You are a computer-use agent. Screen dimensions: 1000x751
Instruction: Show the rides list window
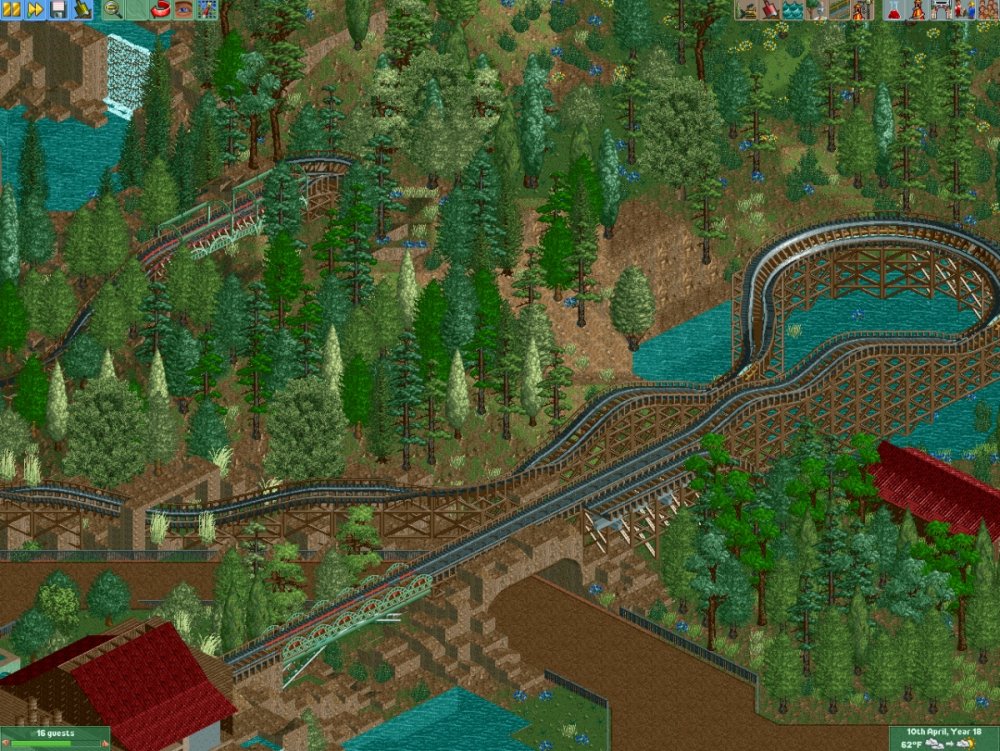917,10
